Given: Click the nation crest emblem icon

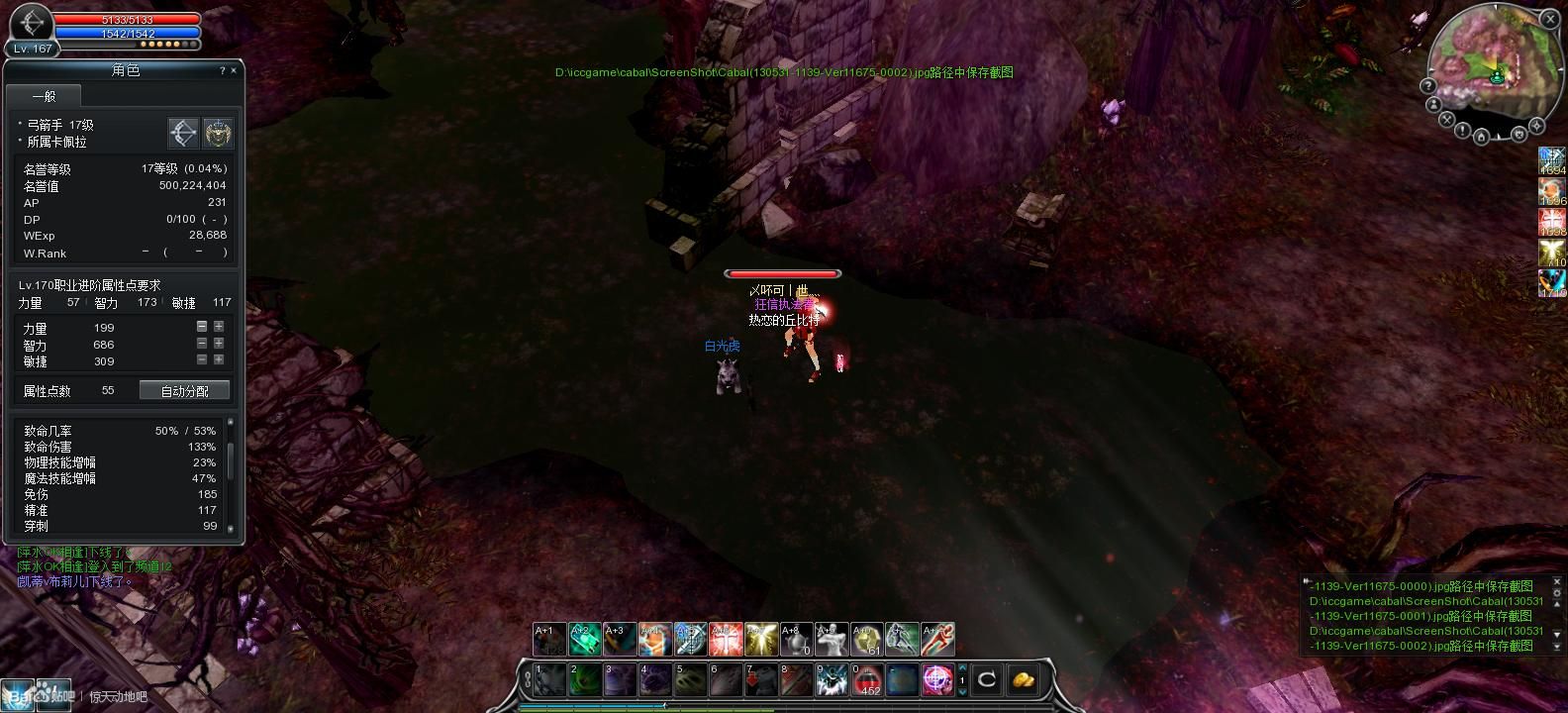Looking at the screenshot, I should 218,133.
